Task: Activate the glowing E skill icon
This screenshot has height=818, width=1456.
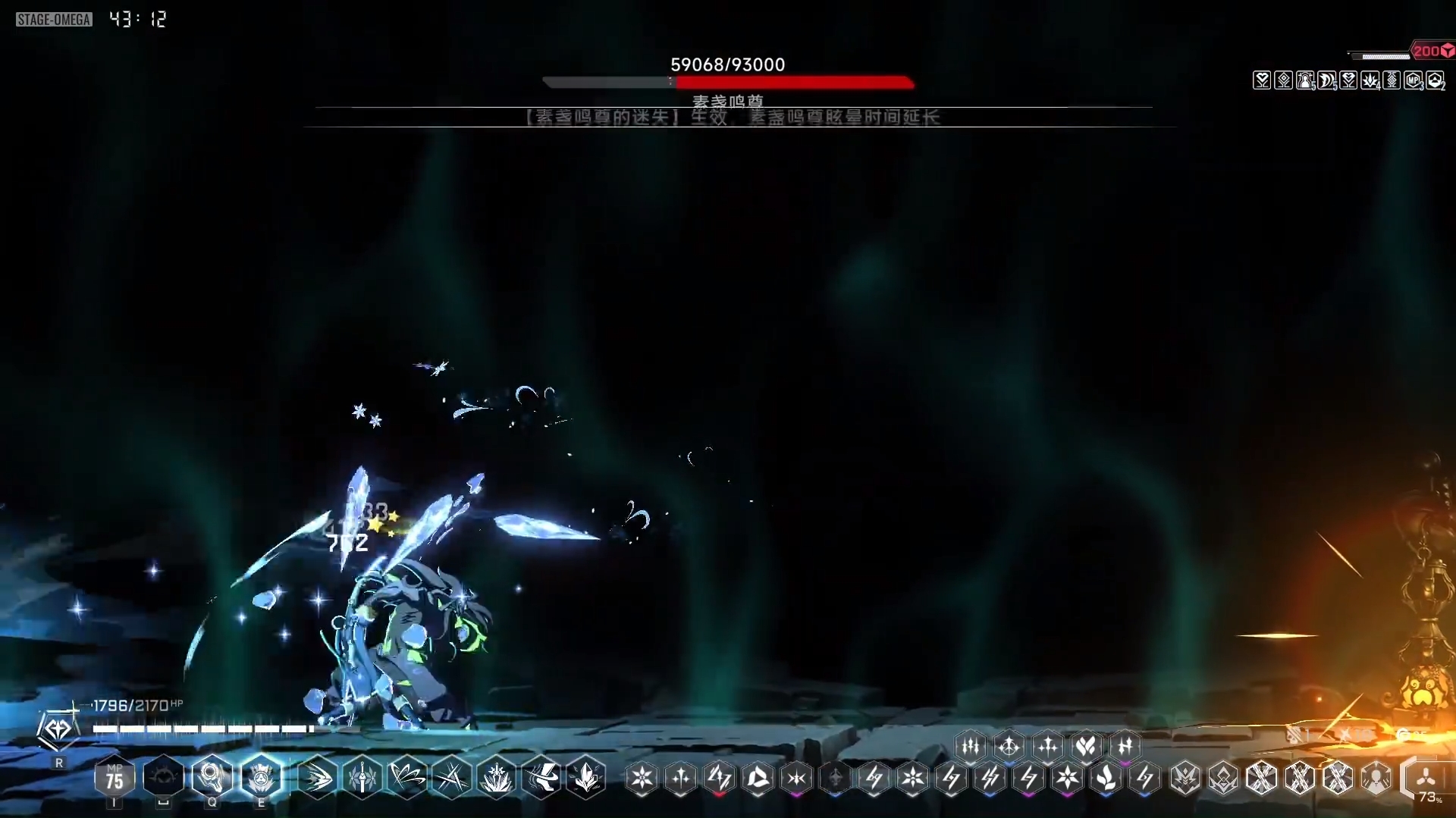Action: tap(261, 776)
